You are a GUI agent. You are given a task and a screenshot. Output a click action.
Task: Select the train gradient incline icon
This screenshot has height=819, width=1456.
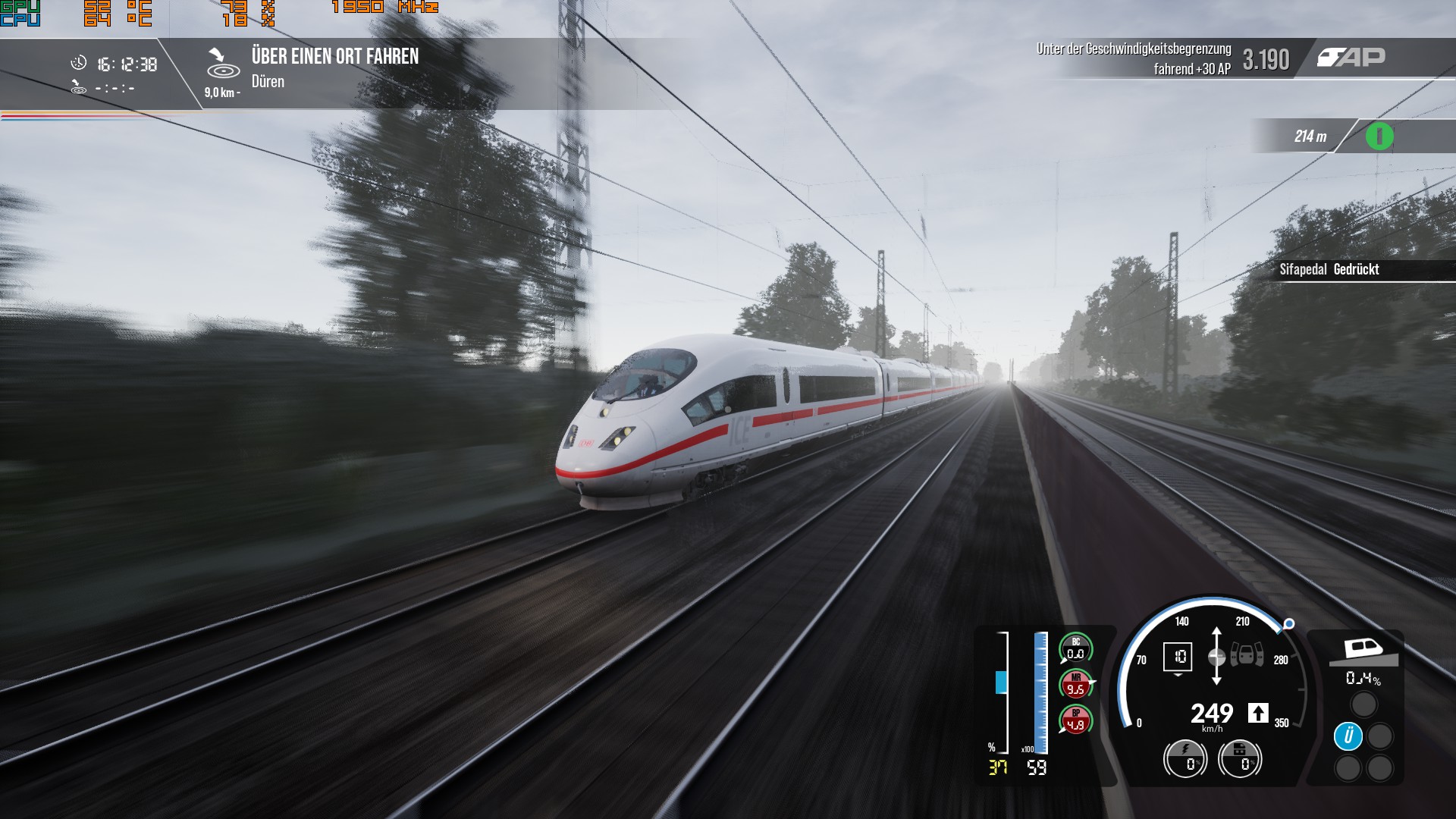click(x=1363, y=651)
